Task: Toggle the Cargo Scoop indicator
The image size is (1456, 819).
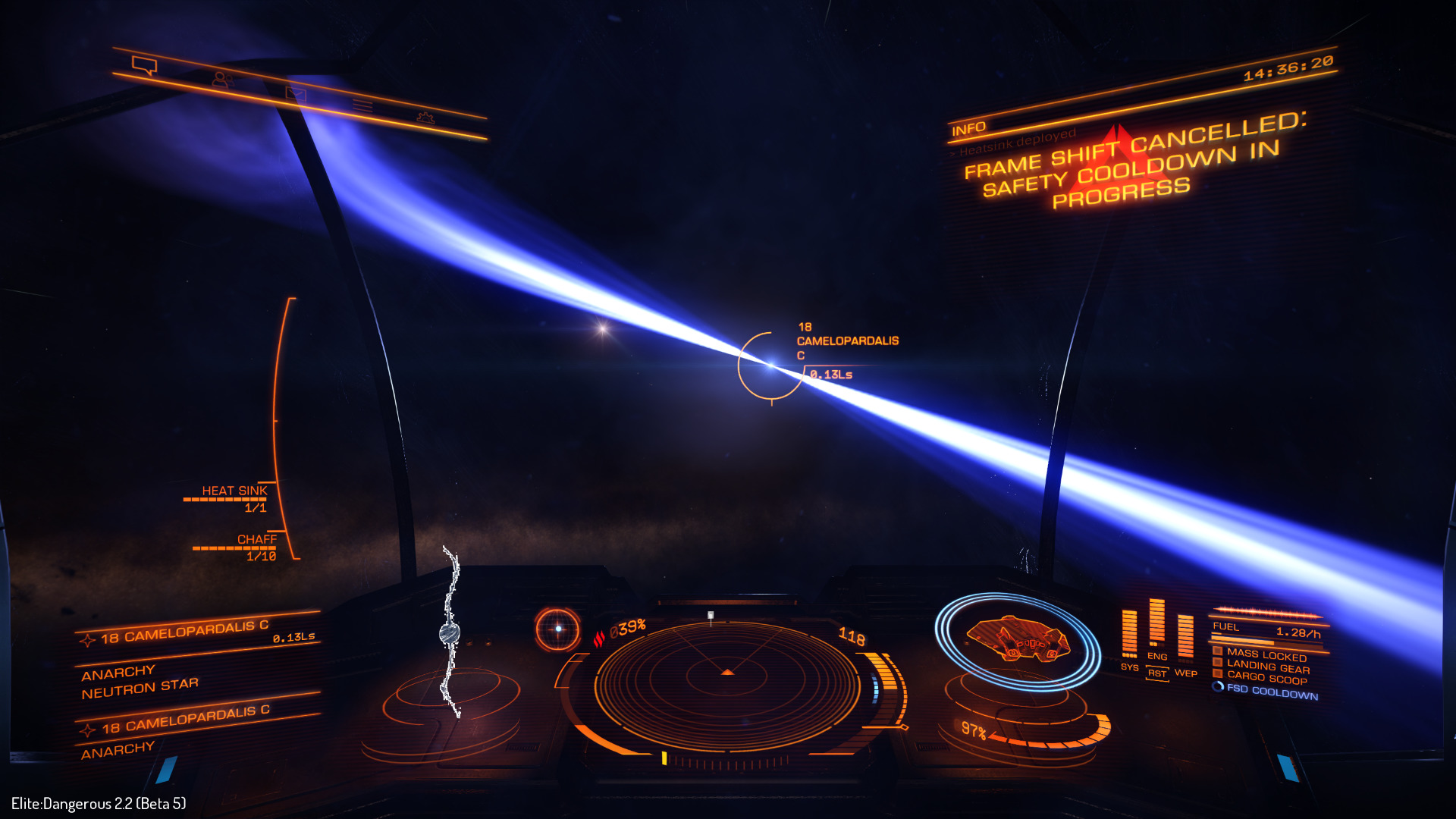Action: coord(1266,677)
